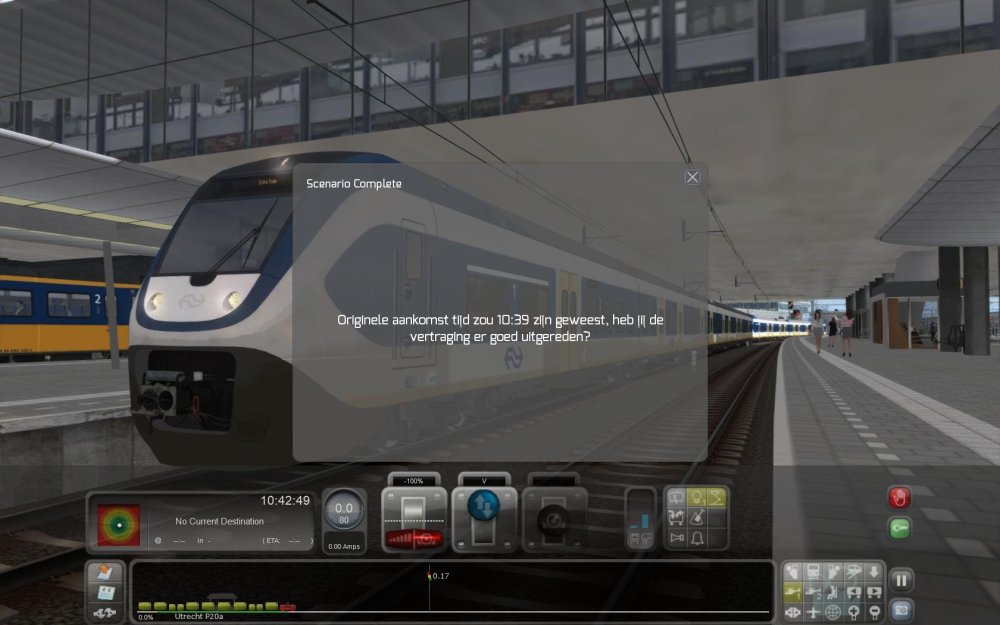Switch to the front cab view icon
This screenshot has height=625, width=1000.
(813, 572)
